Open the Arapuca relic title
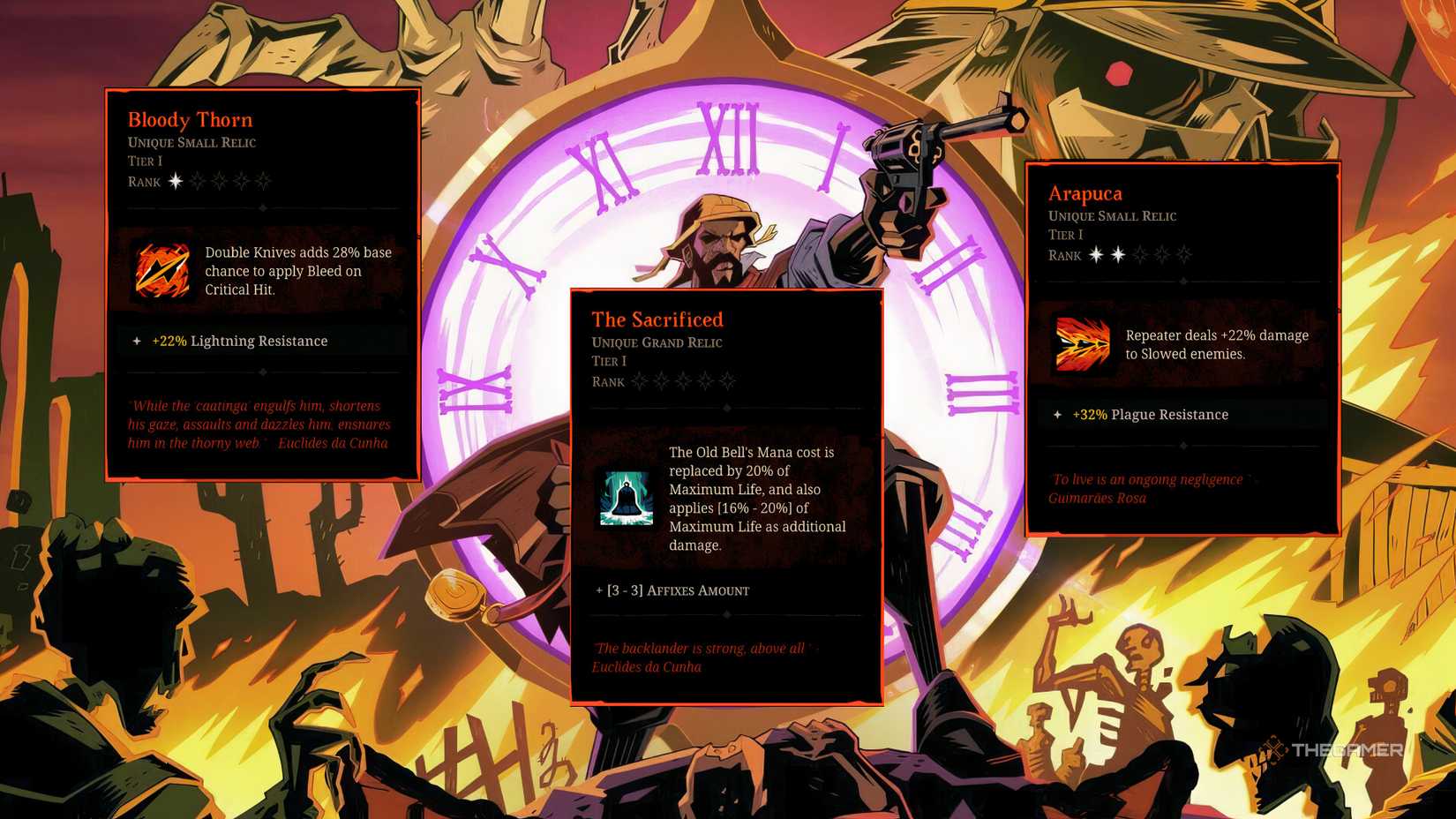The width and height of the screenshot is (1456, 819). pos(1085,193)
